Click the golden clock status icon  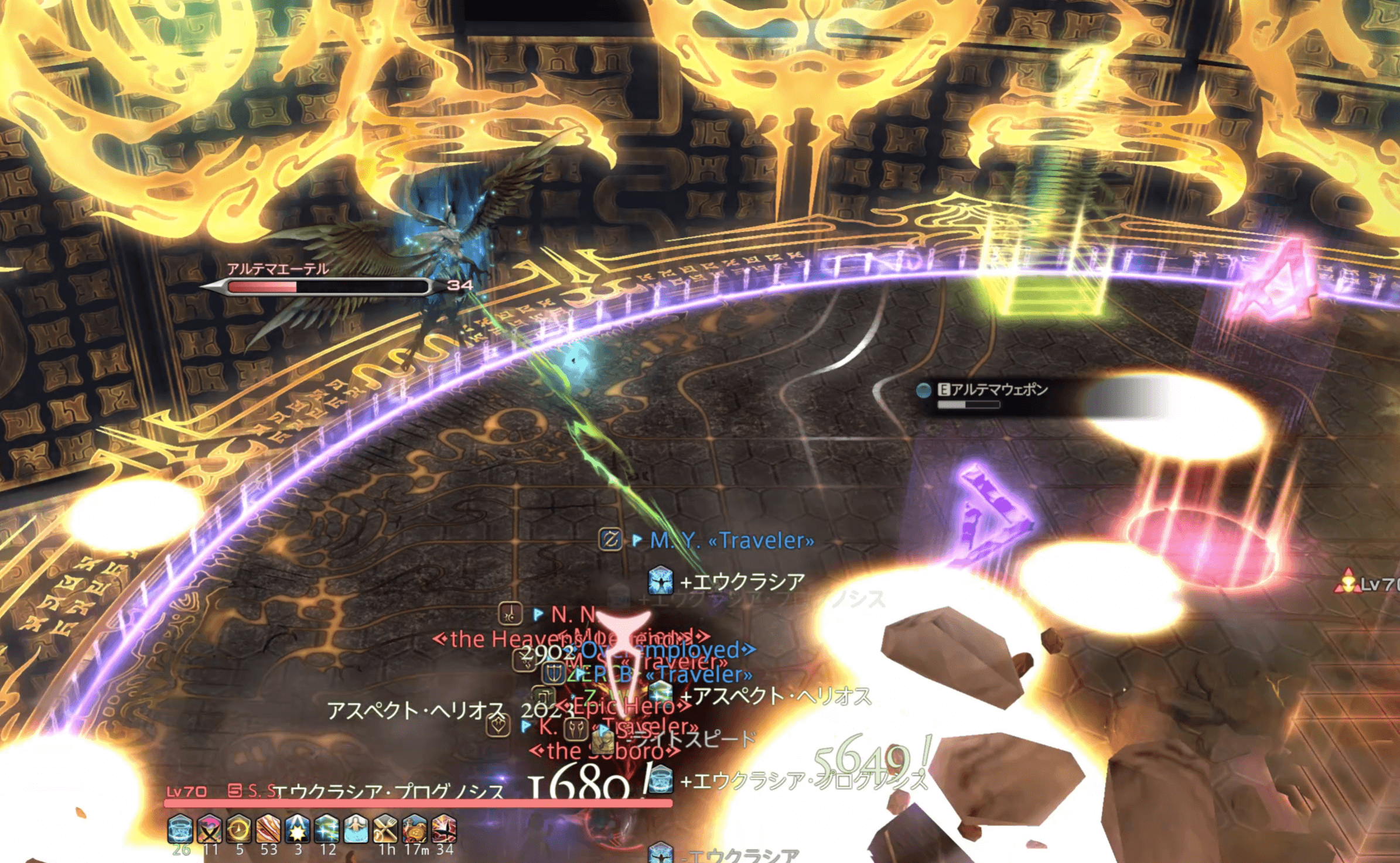pos(239,828)
